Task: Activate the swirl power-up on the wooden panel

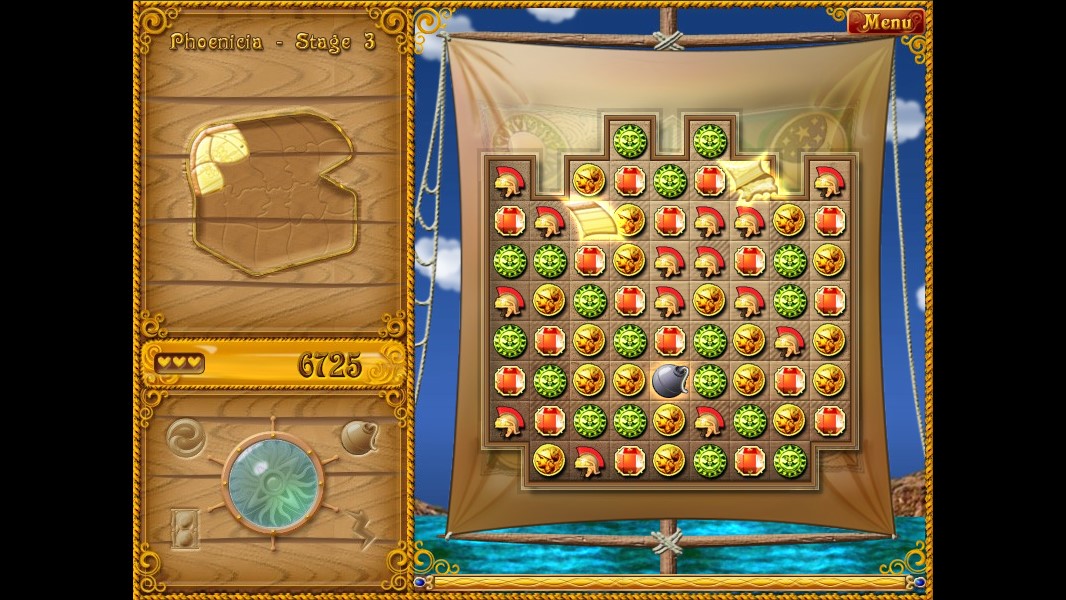Action: click(x=184, y=436)
